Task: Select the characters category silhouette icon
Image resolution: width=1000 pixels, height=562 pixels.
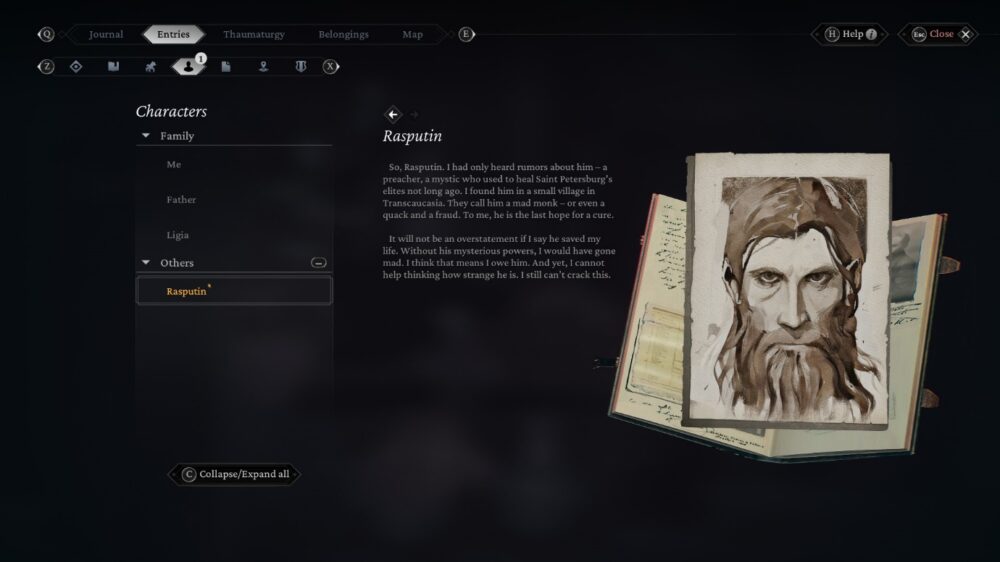Action: pos(188,67)
